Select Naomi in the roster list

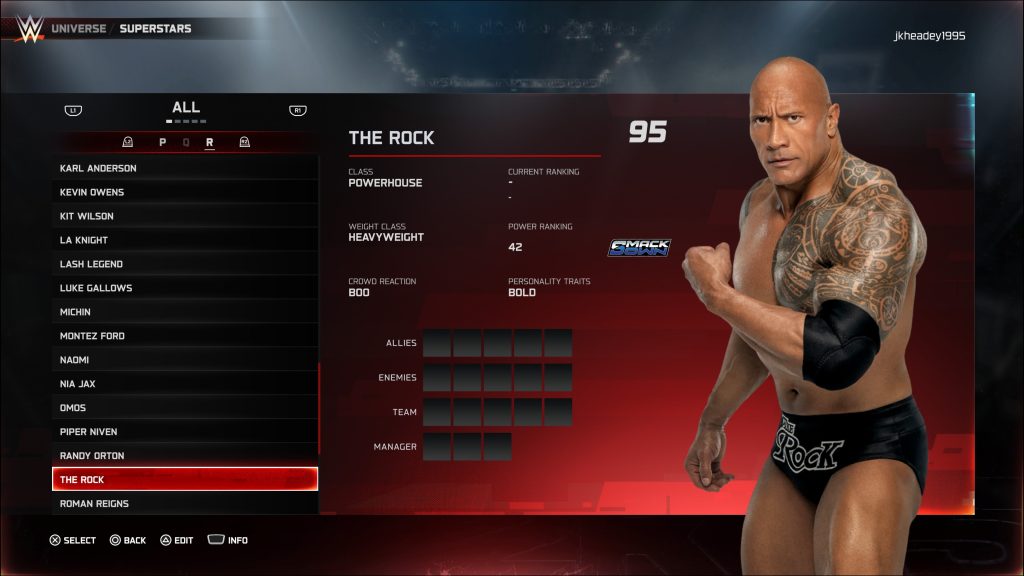coord(185,360)
